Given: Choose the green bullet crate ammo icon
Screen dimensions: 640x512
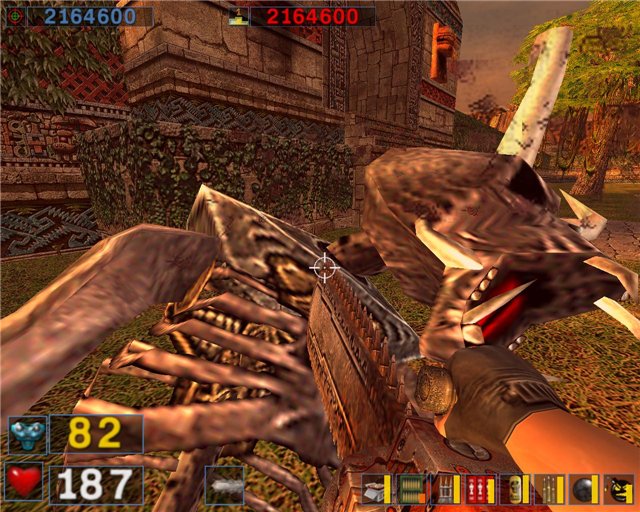Looking at the screenshot, I should [x=411, y=489].
